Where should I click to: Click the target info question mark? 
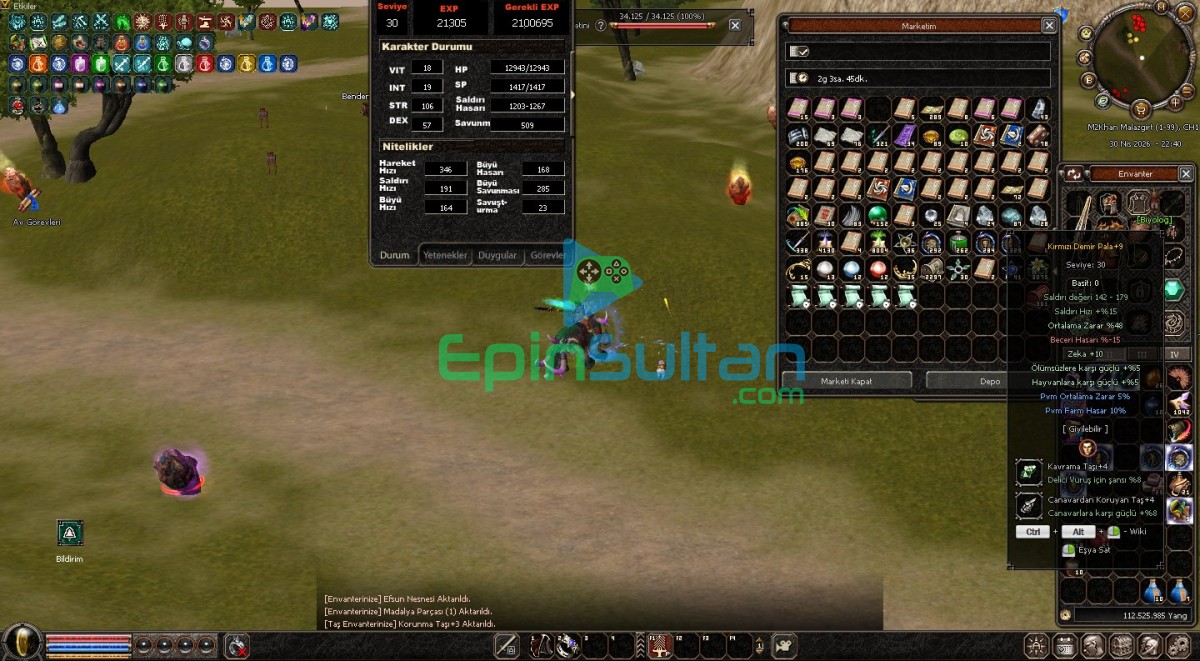click(600, 26)
